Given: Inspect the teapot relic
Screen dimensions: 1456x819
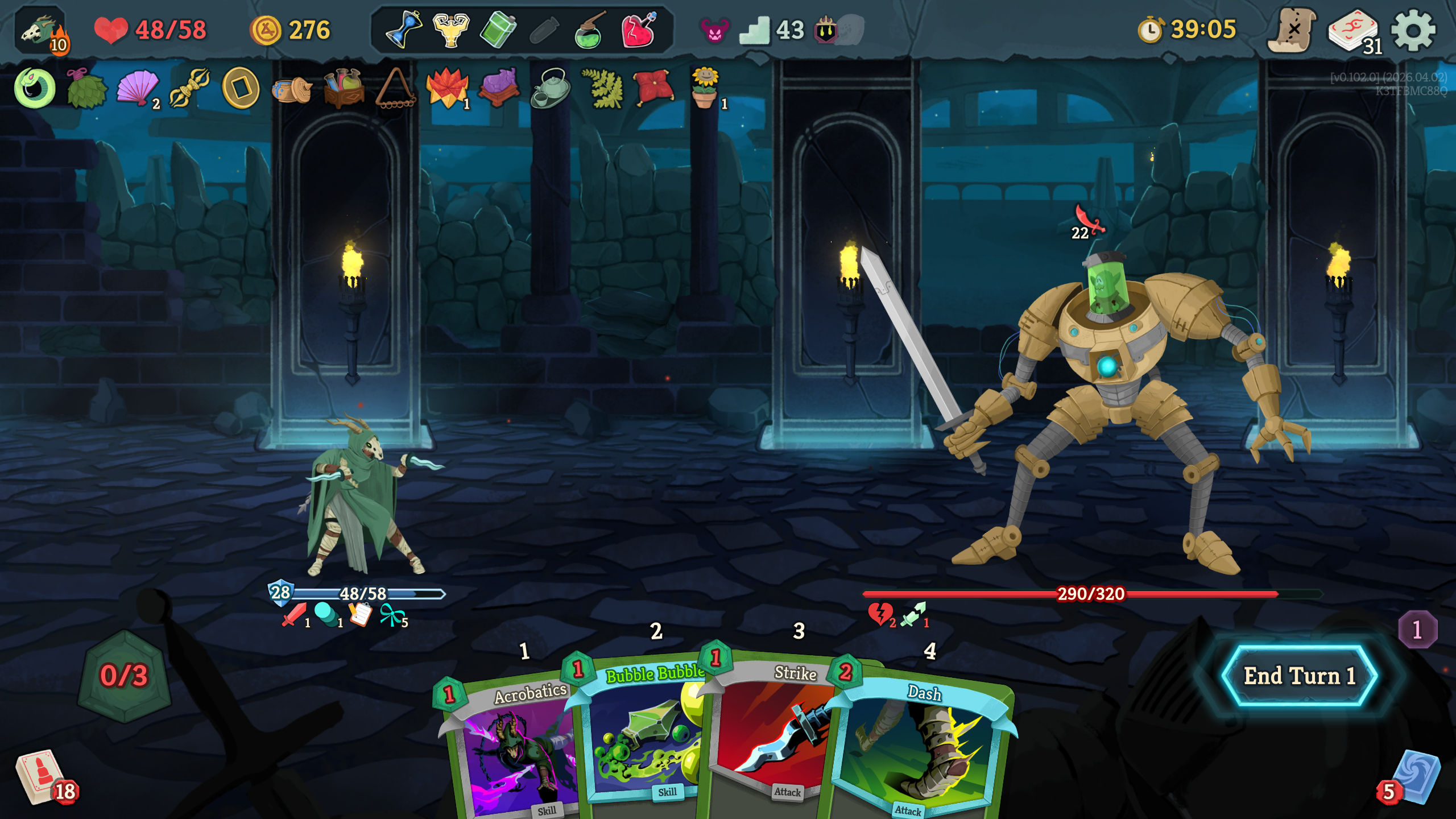Looking at the screenshot, I should [550, 88].
